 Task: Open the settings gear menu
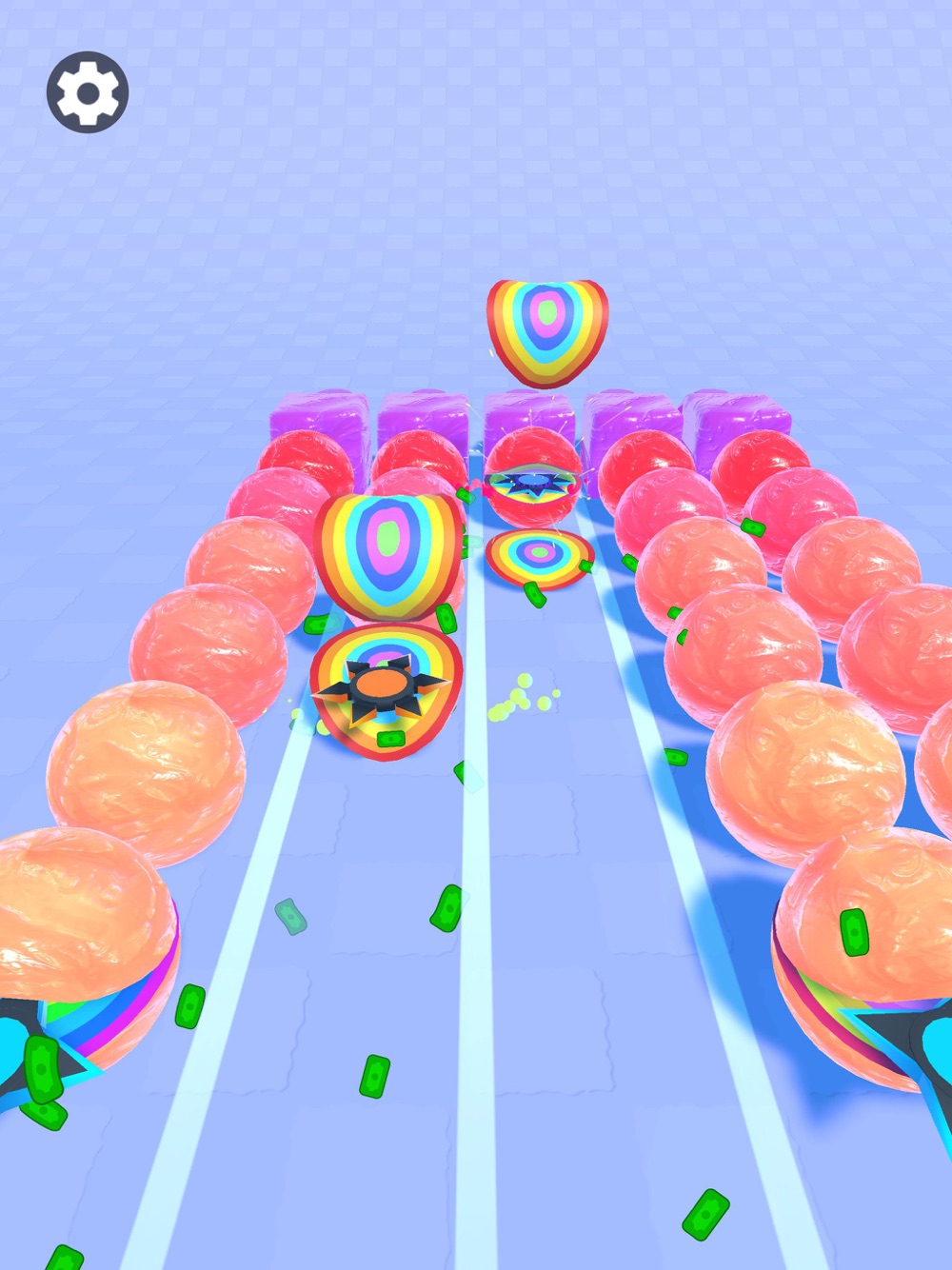(88, 92)
